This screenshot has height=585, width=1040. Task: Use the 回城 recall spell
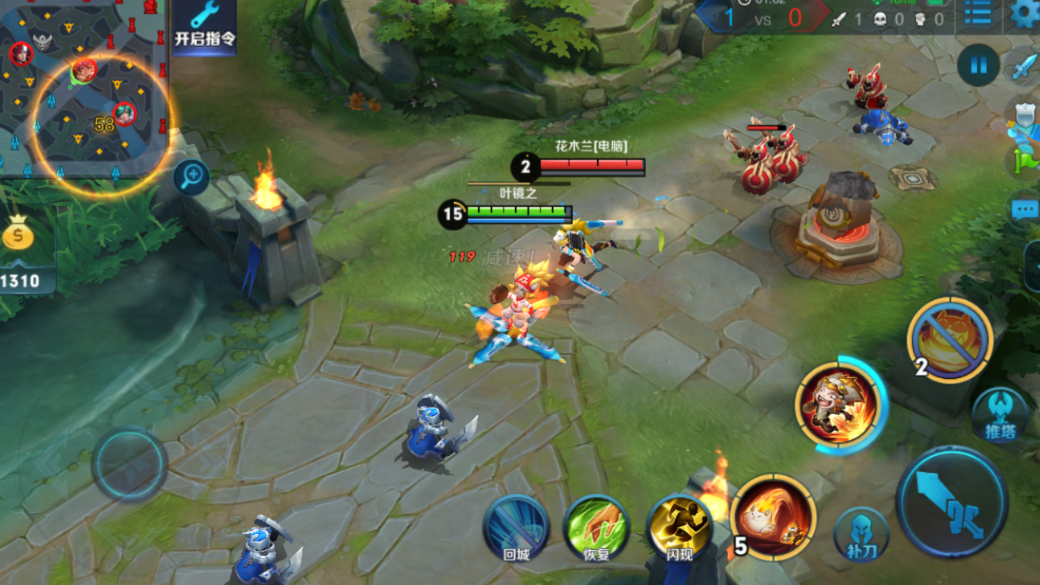pos(516,525)
